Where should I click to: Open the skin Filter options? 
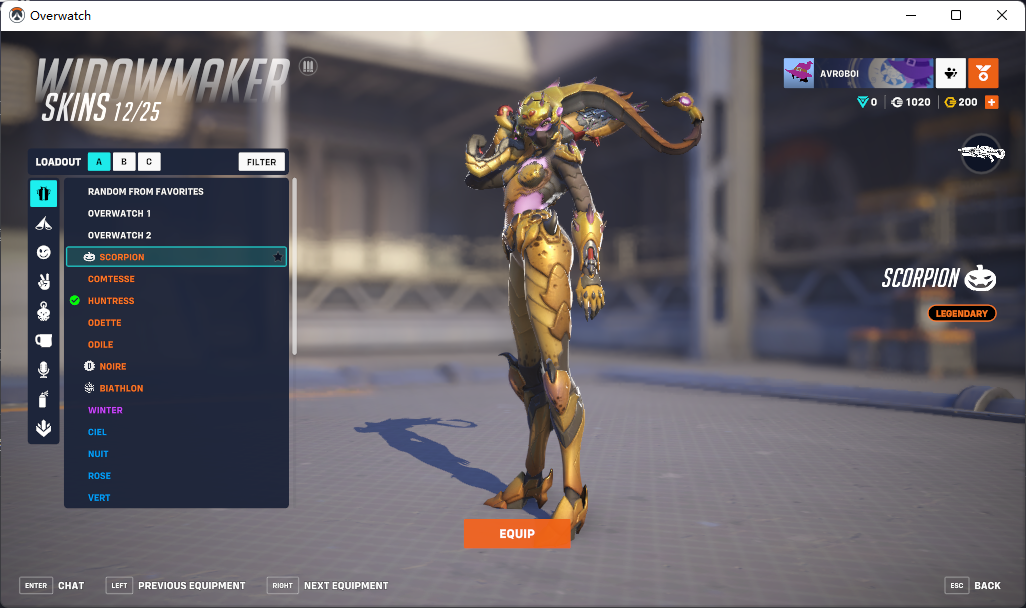tap(262, 162)
